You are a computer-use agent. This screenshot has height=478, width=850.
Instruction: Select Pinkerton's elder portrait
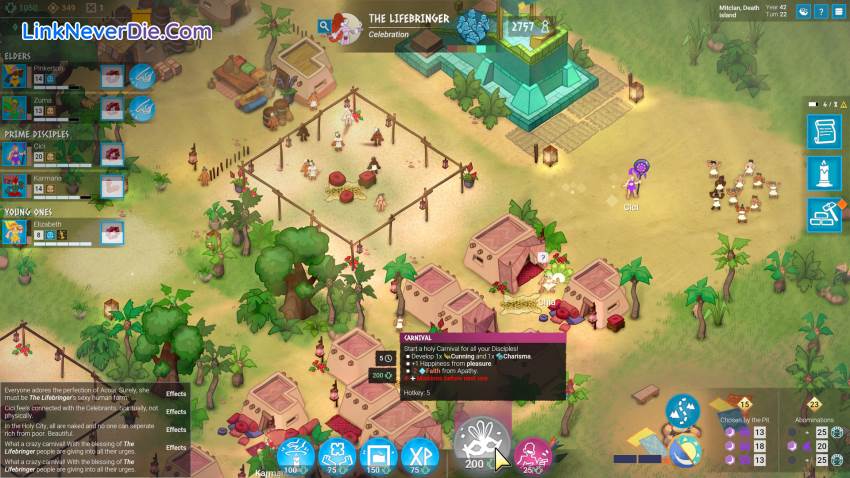coord(15,76)
